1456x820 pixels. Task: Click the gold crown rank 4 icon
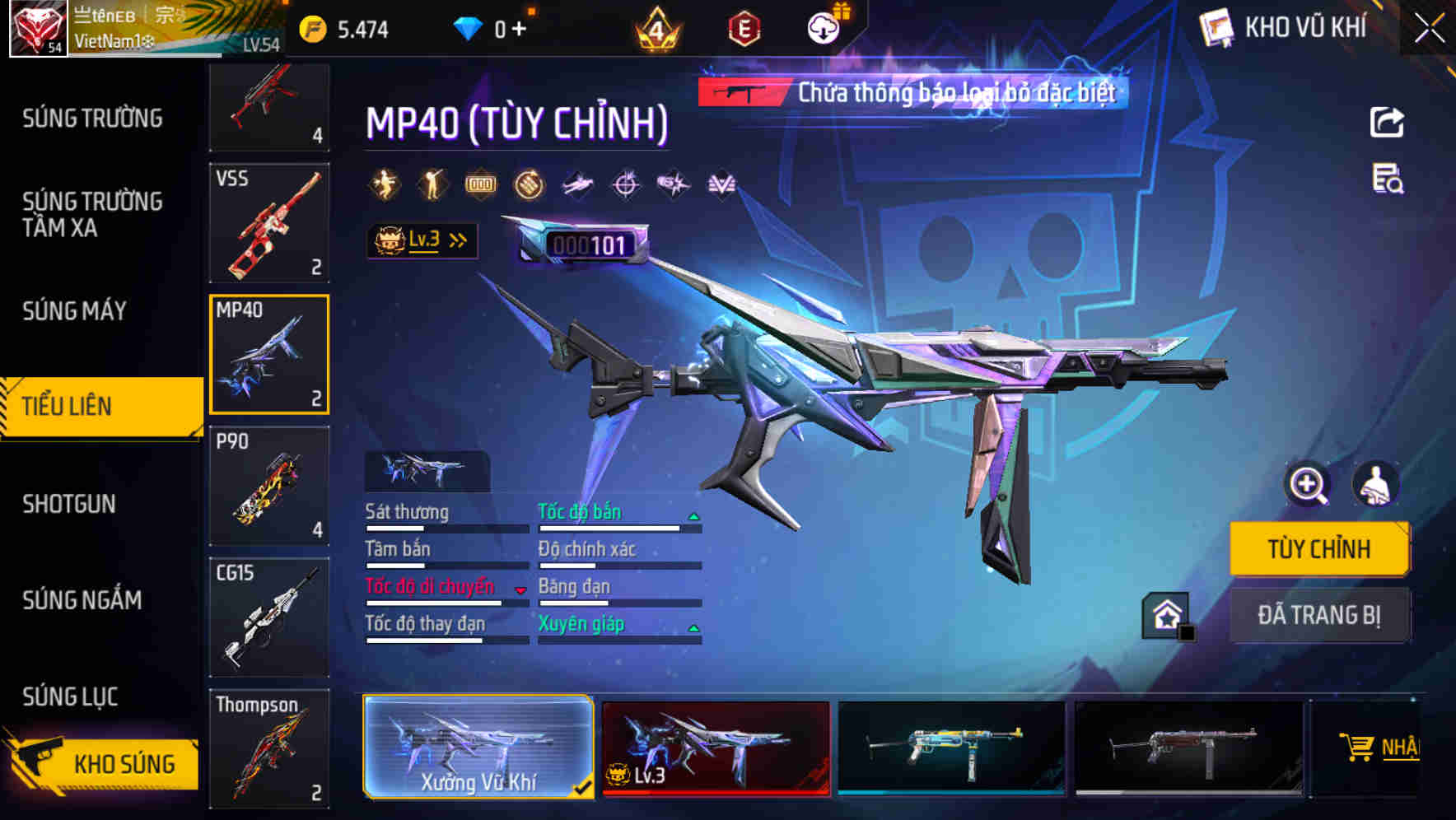coord(655,29)
